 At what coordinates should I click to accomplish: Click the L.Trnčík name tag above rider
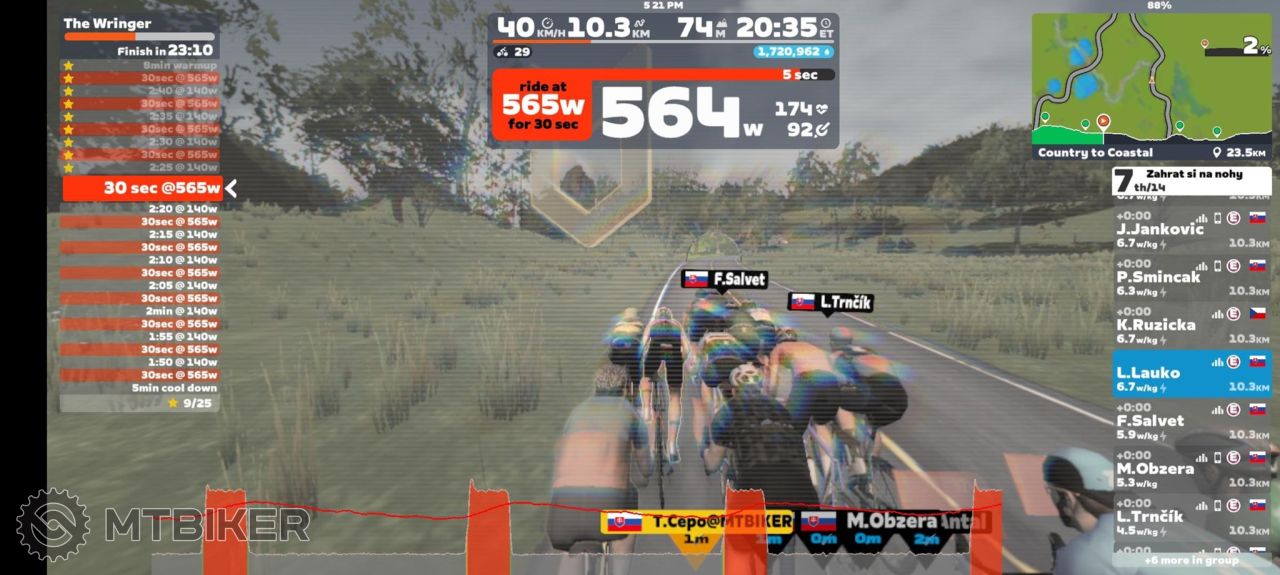tap(831, 301)
